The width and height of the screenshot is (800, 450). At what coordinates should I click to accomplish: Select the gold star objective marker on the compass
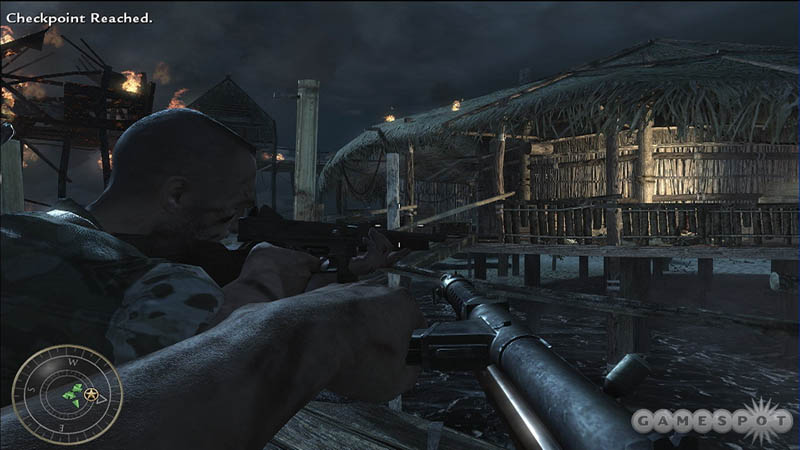[x=93, y=394]
